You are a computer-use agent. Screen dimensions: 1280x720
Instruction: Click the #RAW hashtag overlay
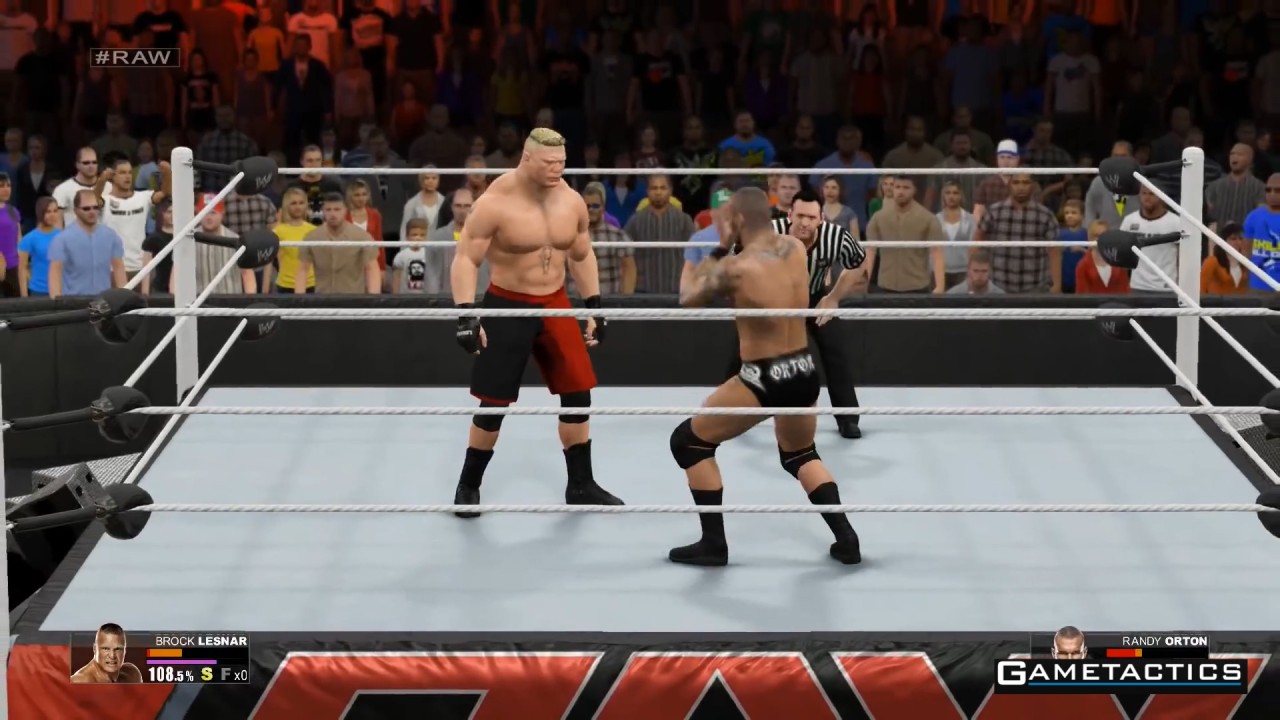coord(135,58)
